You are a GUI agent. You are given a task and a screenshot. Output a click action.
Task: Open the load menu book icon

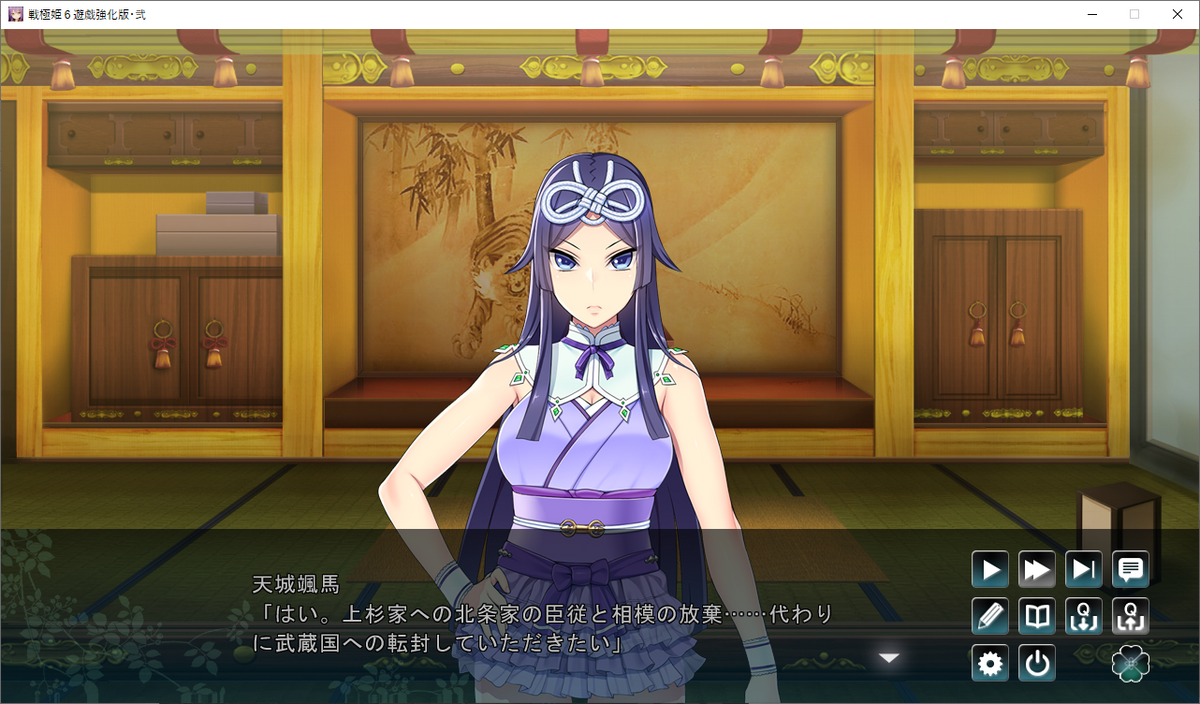click(x=1037, y=617)
